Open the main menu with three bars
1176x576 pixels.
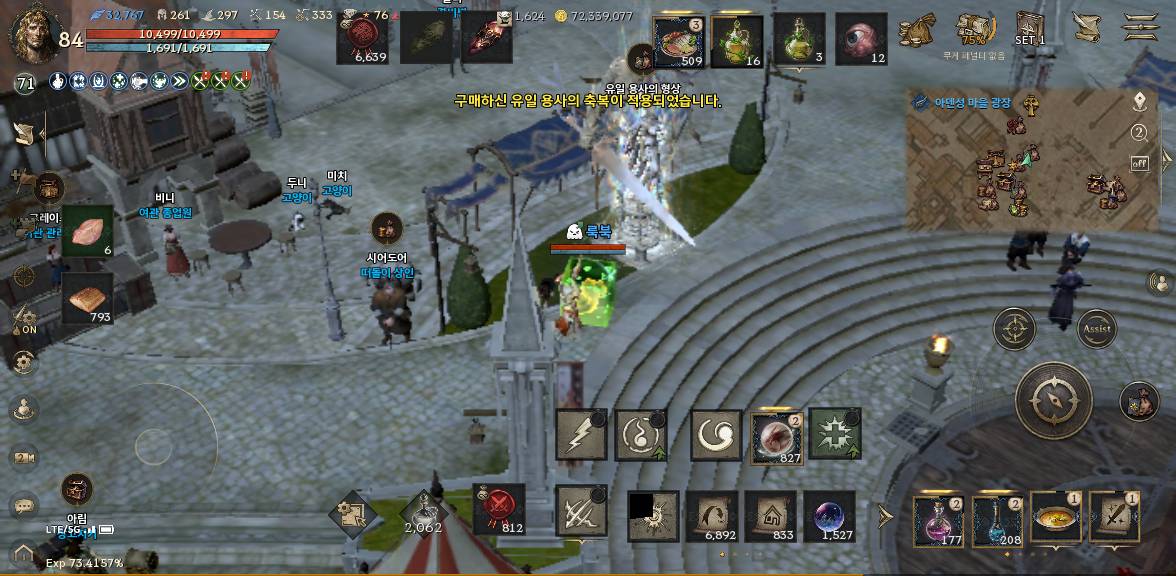[1140, 27]
